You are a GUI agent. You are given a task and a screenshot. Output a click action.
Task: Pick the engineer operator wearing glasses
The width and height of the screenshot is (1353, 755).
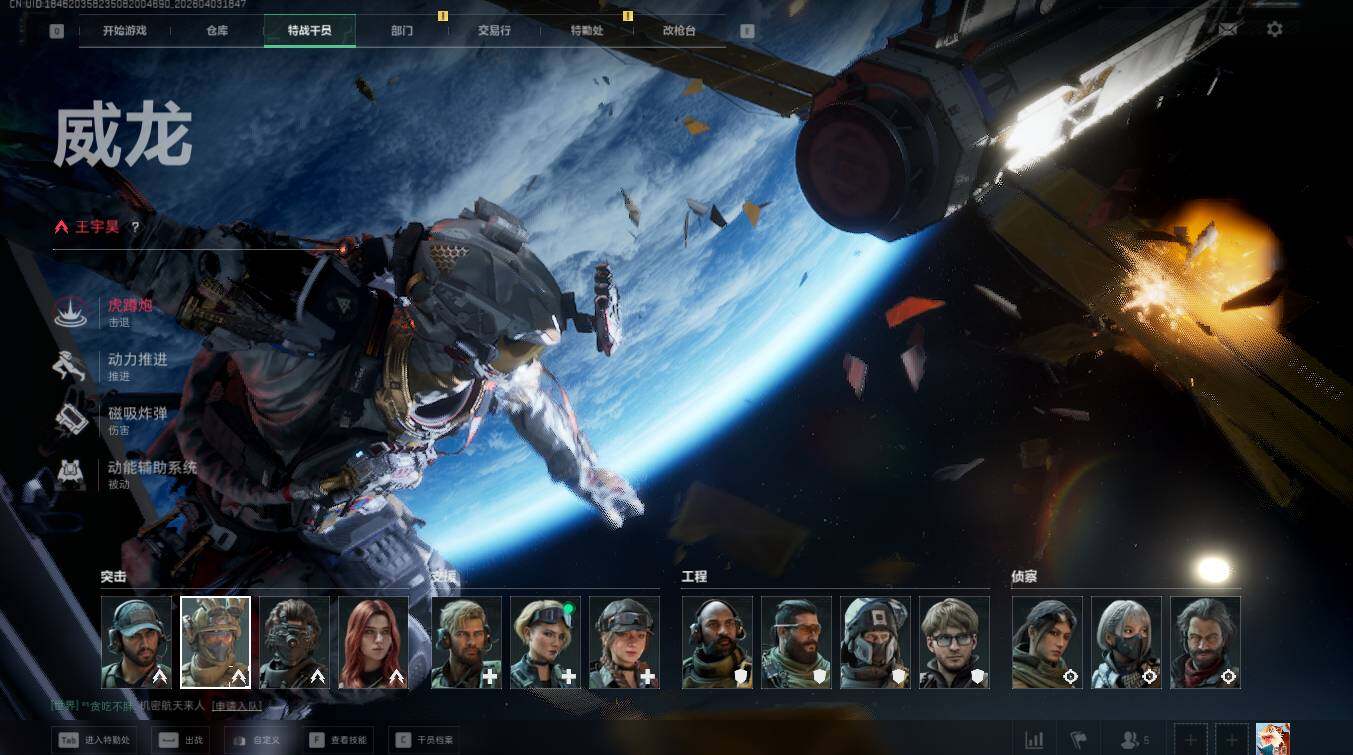(954, 642)
